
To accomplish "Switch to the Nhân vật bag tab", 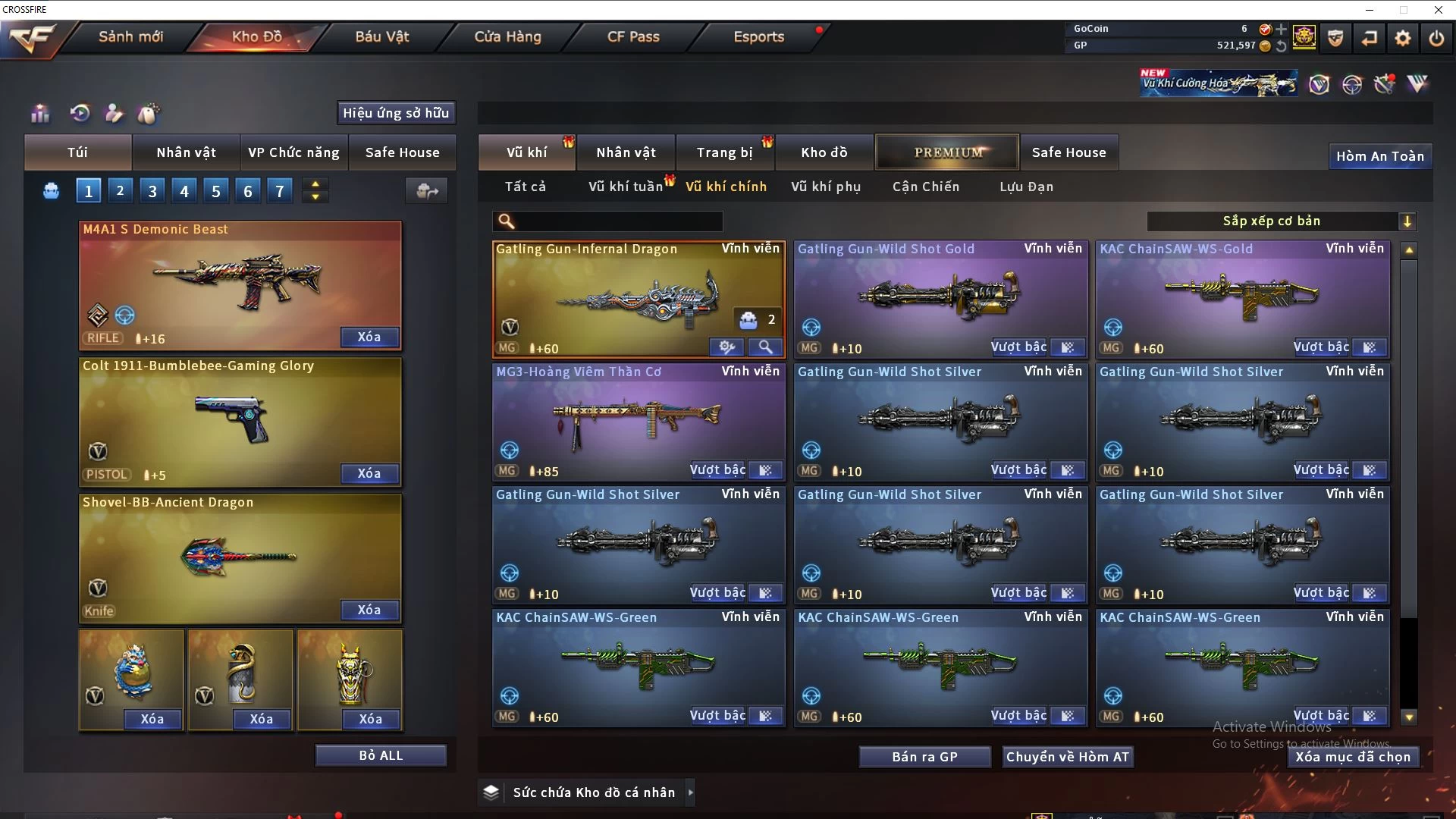I will click(186, 152).
